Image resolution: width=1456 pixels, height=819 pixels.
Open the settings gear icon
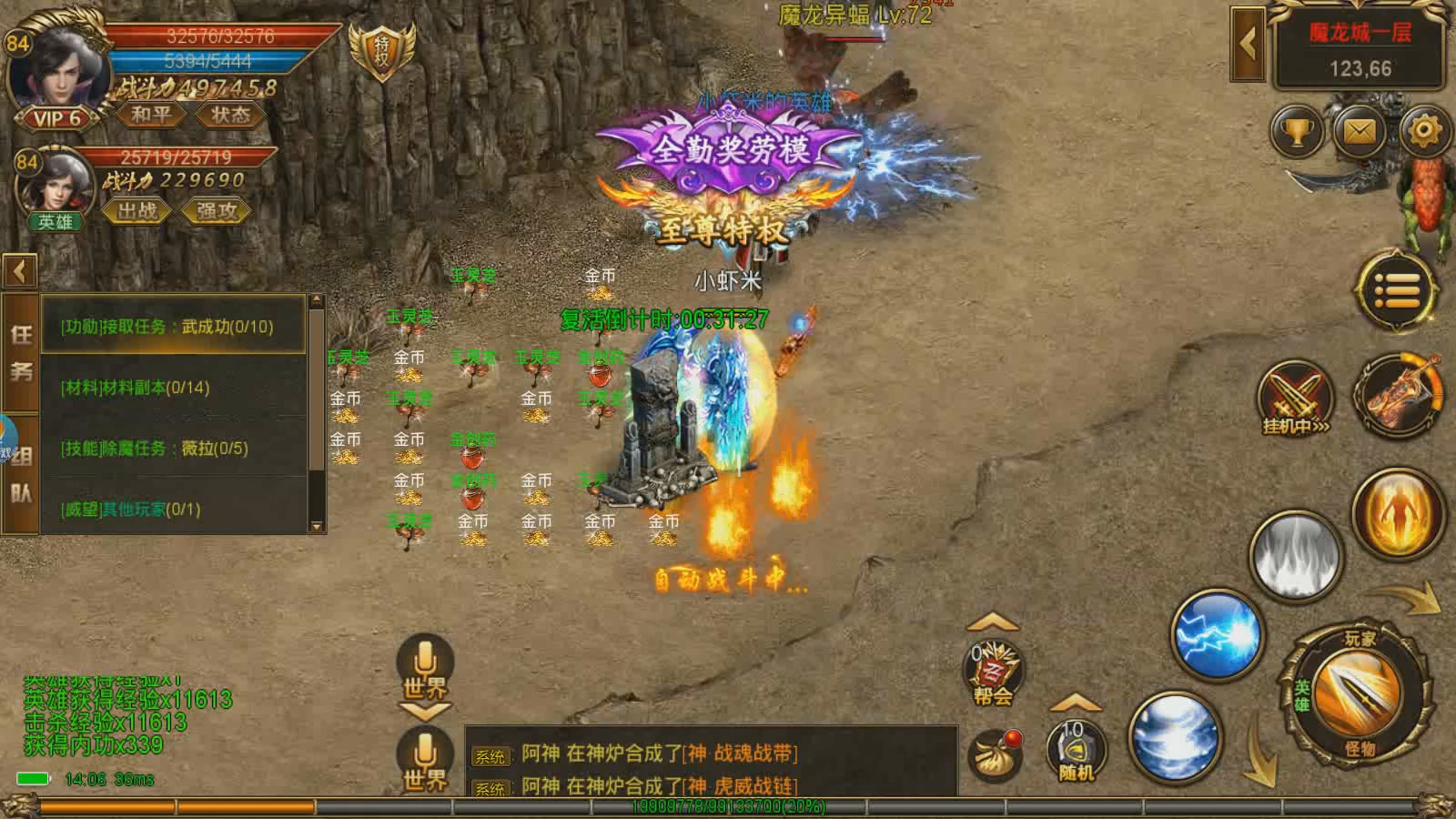1421,131
